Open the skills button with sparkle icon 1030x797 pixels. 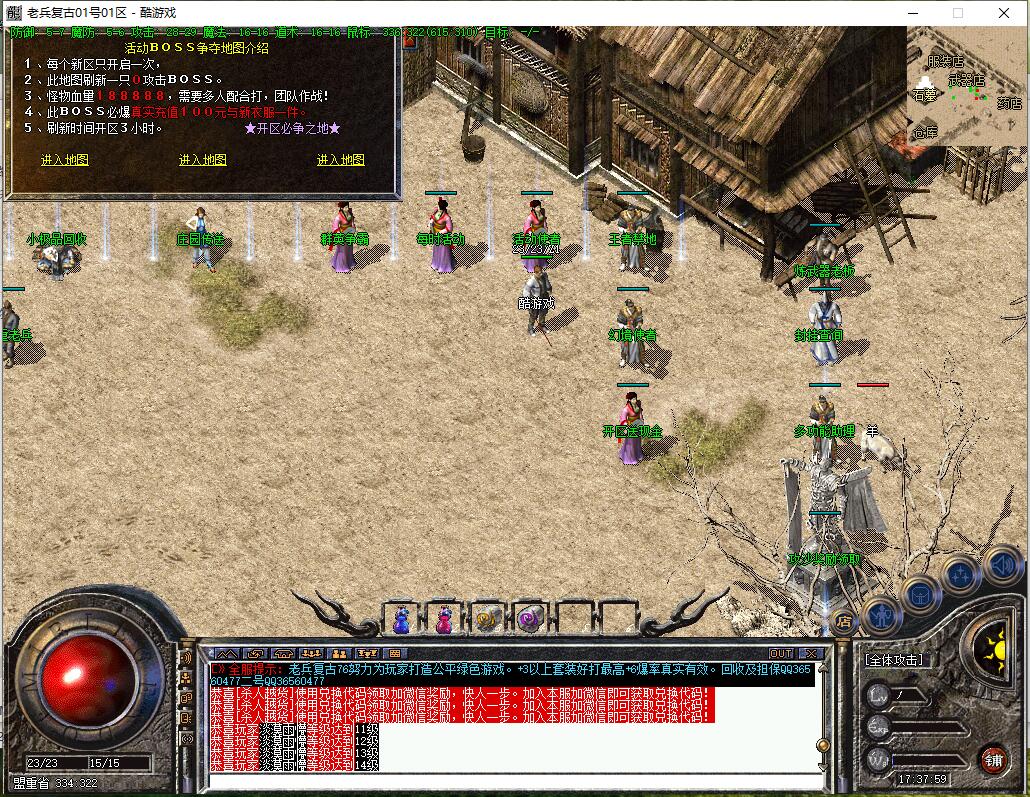coord(960,576)
